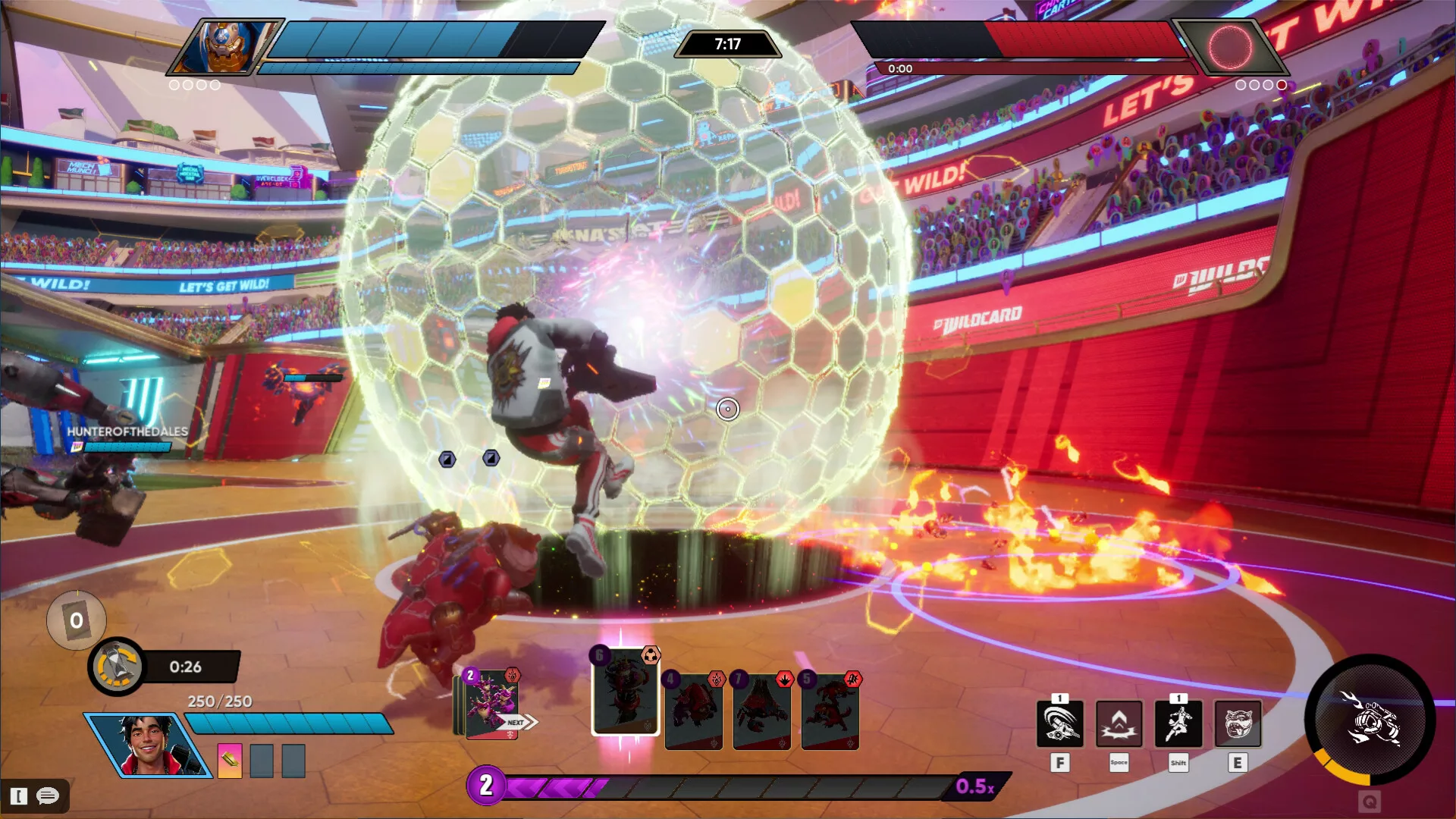Pick the 4-cost red beast card
1456x819 pixels.
click(693, 711)
